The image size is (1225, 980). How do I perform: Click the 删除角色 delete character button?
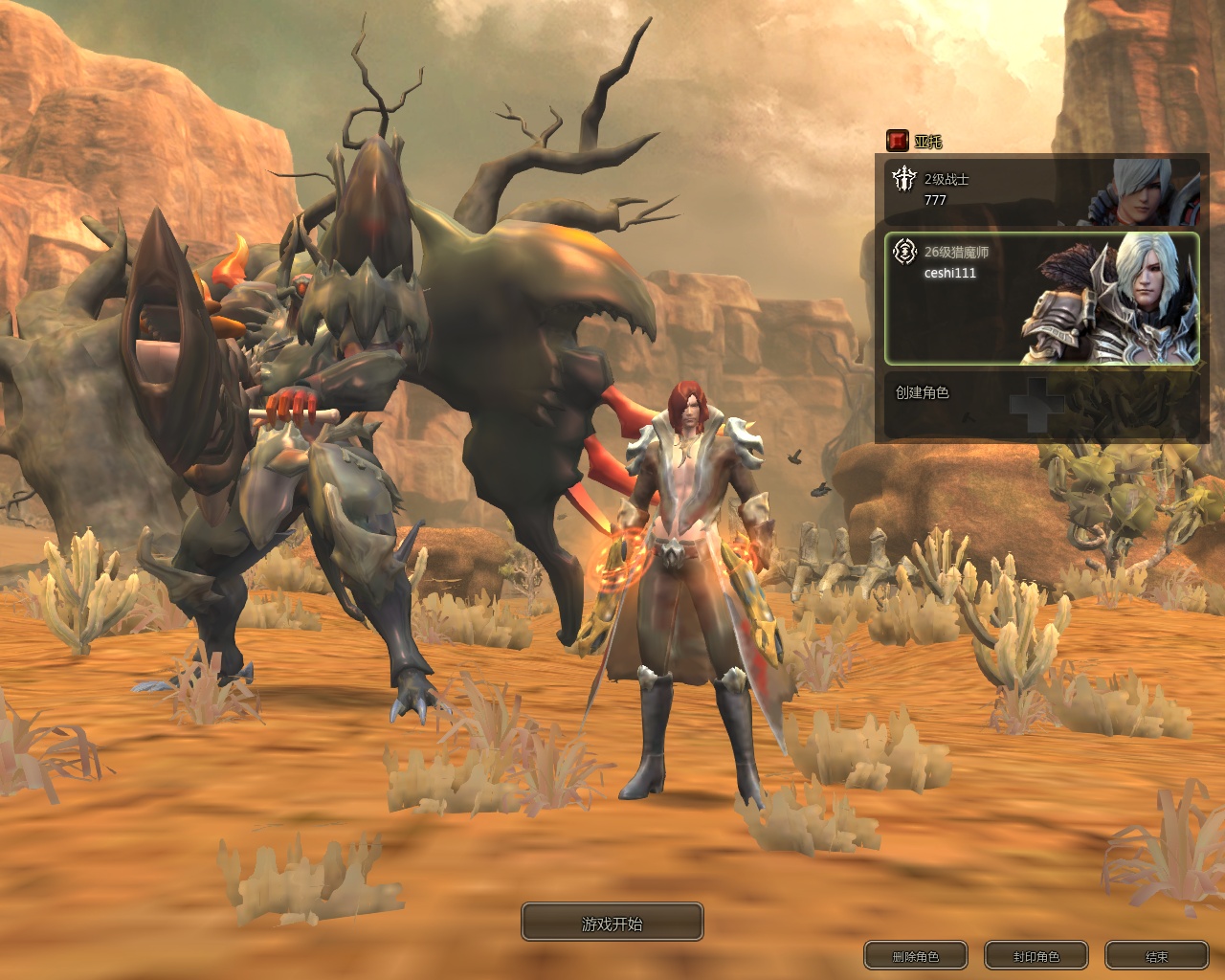915,956
